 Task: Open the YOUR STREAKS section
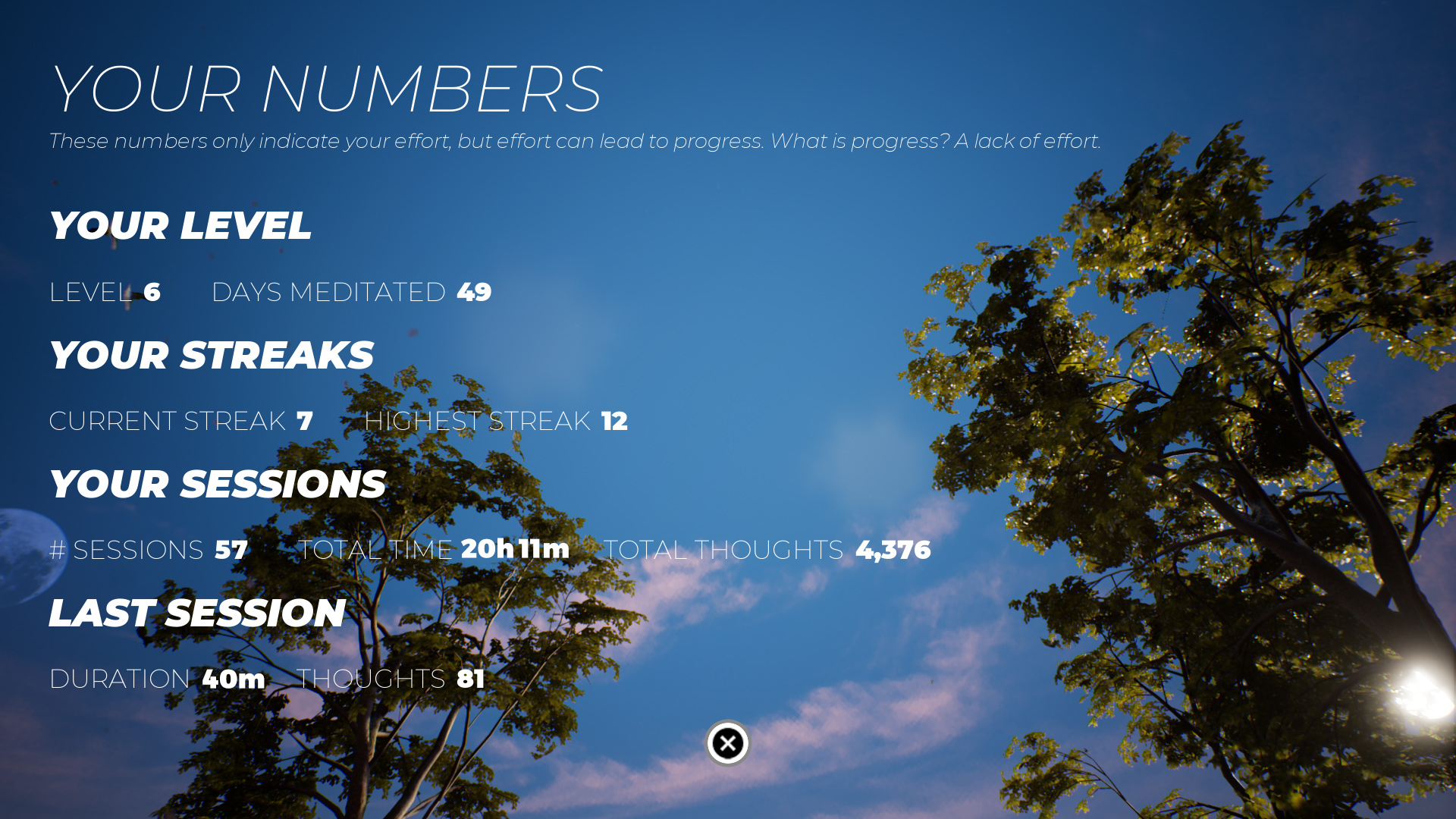(x=211, y=354)
